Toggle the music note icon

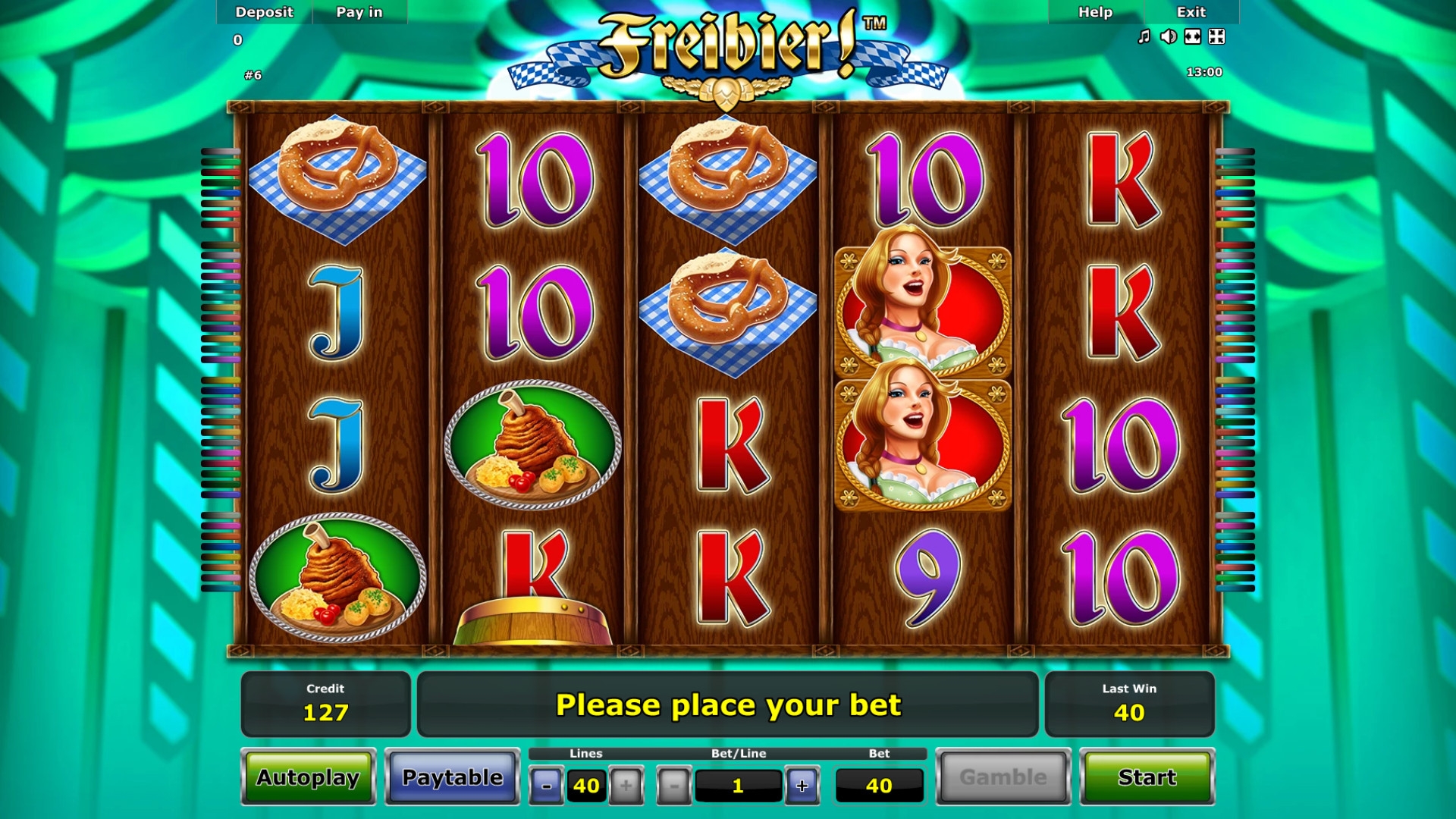1144,36
